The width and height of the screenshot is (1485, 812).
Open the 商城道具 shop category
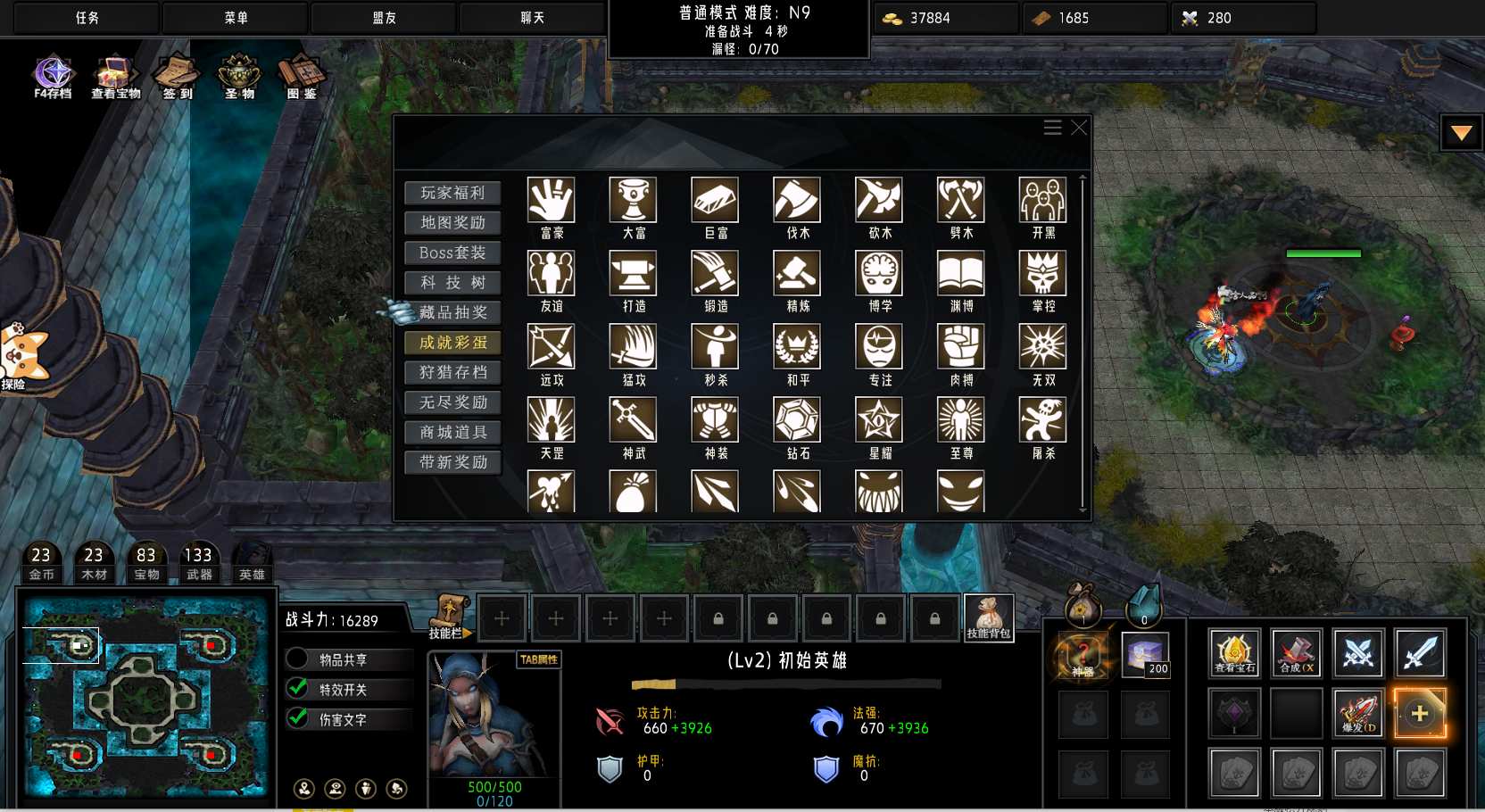tap(452, 433)
